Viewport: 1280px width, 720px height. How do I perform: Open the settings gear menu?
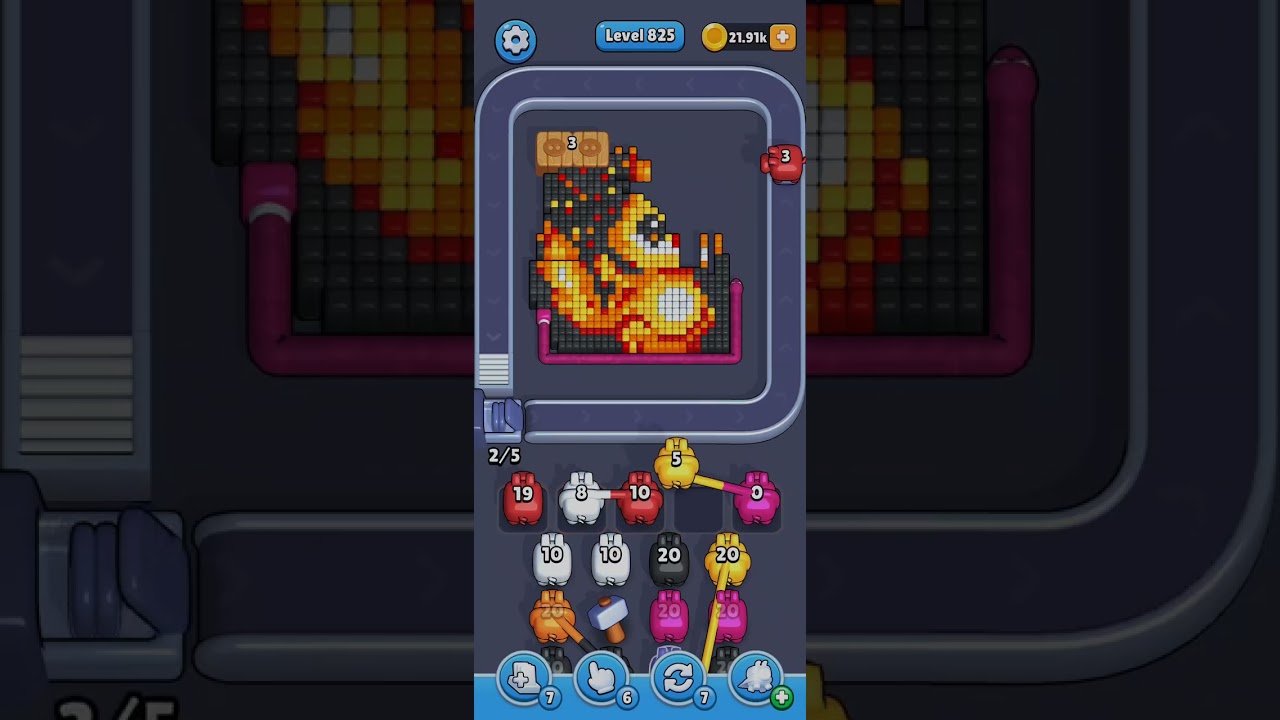coord(515,40)
